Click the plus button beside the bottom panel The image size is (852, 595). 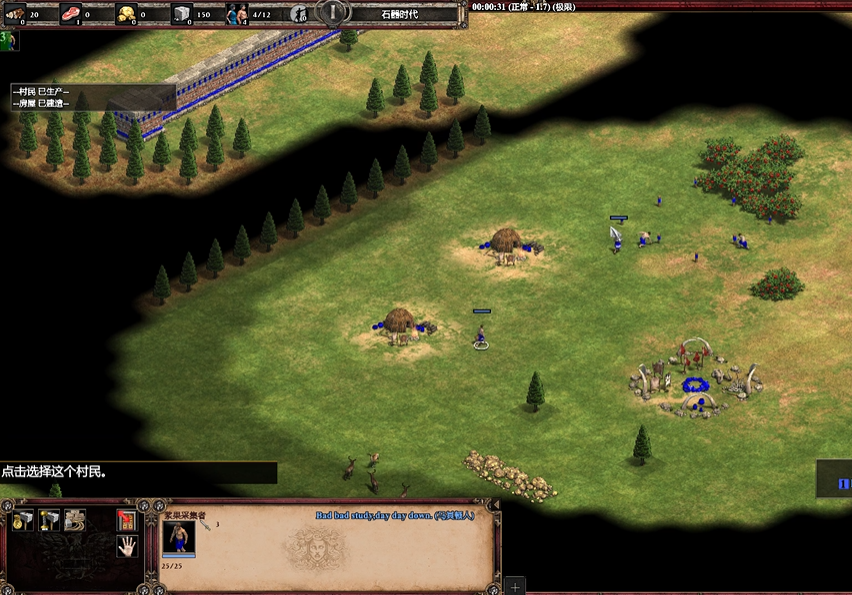tap(514, 586)
